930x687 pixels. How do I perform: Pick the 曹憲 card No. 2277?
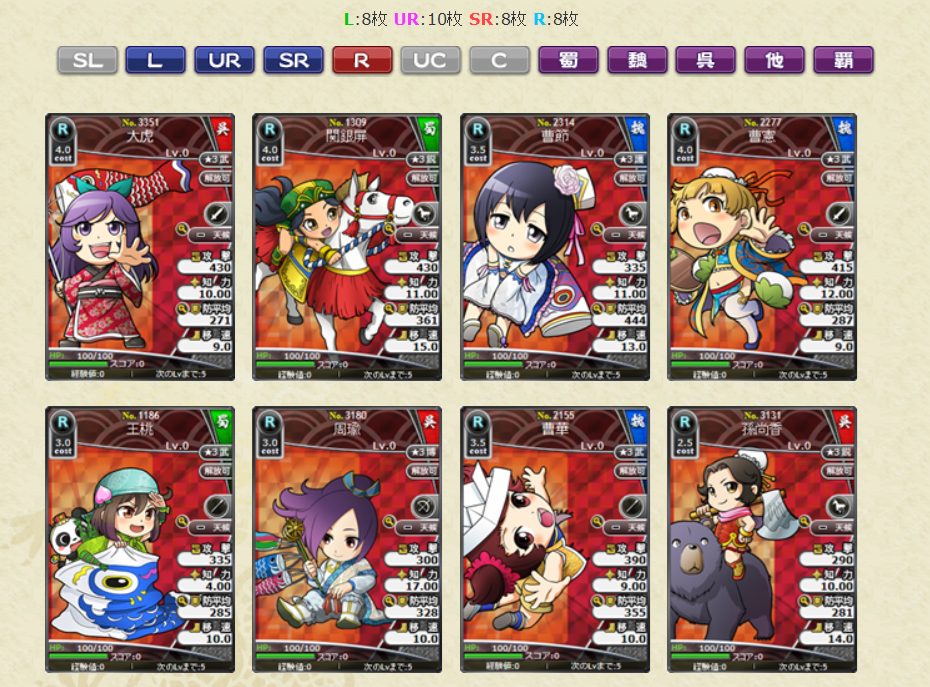tap(762, 247)
